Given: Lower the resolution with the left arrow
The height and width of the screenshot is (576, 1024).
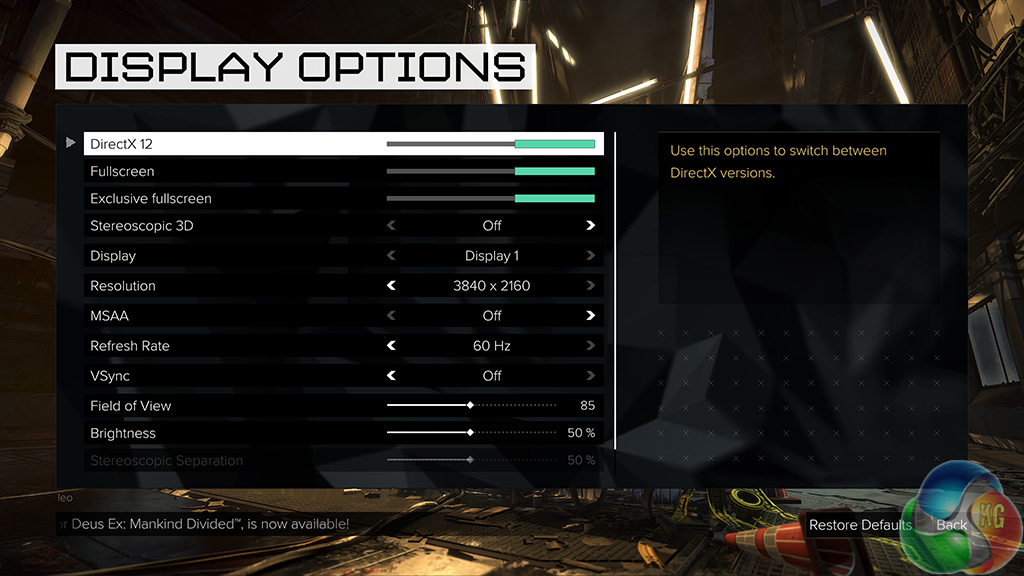Looking at the screenshot, I should 391,286.
